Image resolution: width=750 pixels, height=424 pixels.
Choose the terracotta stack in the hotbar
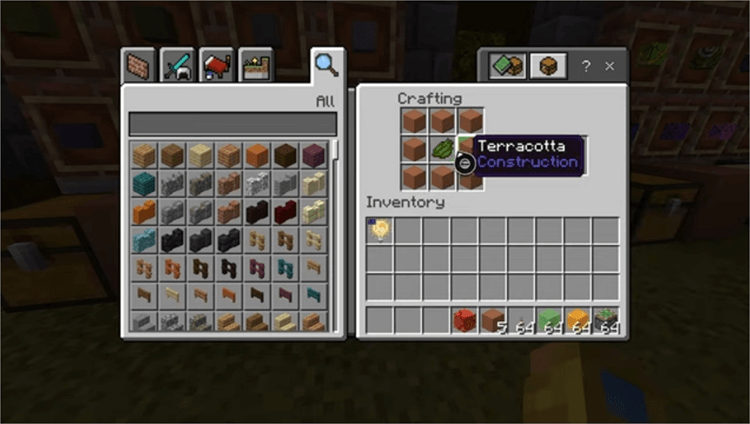[x=491, y=321]
